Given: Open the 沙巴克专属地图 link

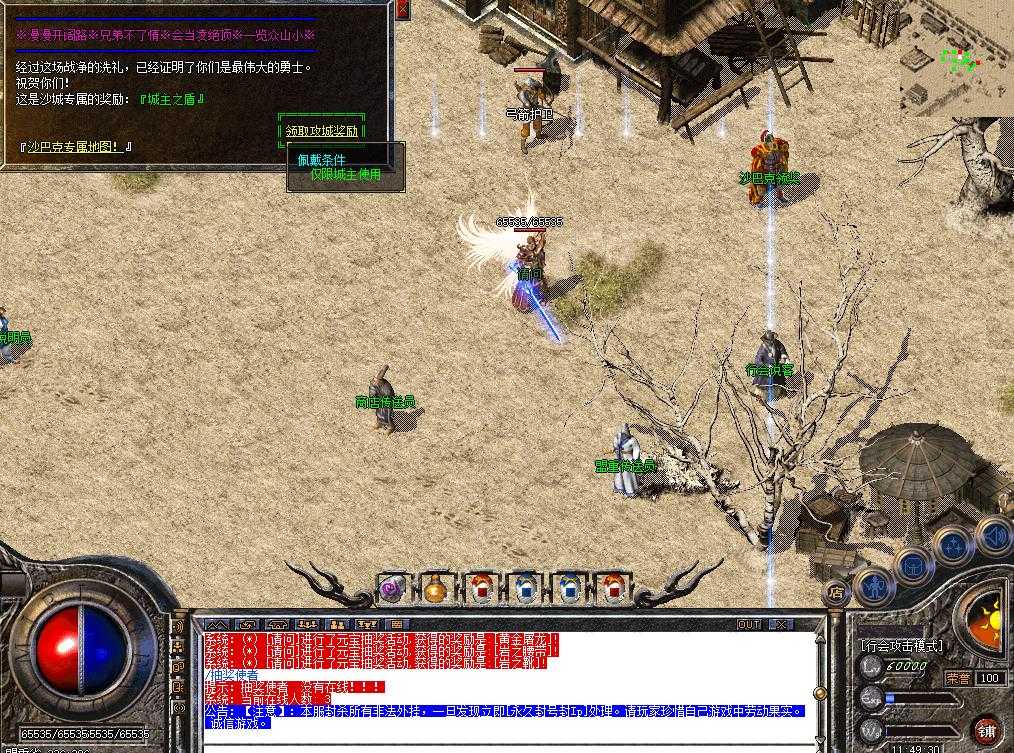Looking at the screenshot, I should pyautogui.click(x=76, y=146).
